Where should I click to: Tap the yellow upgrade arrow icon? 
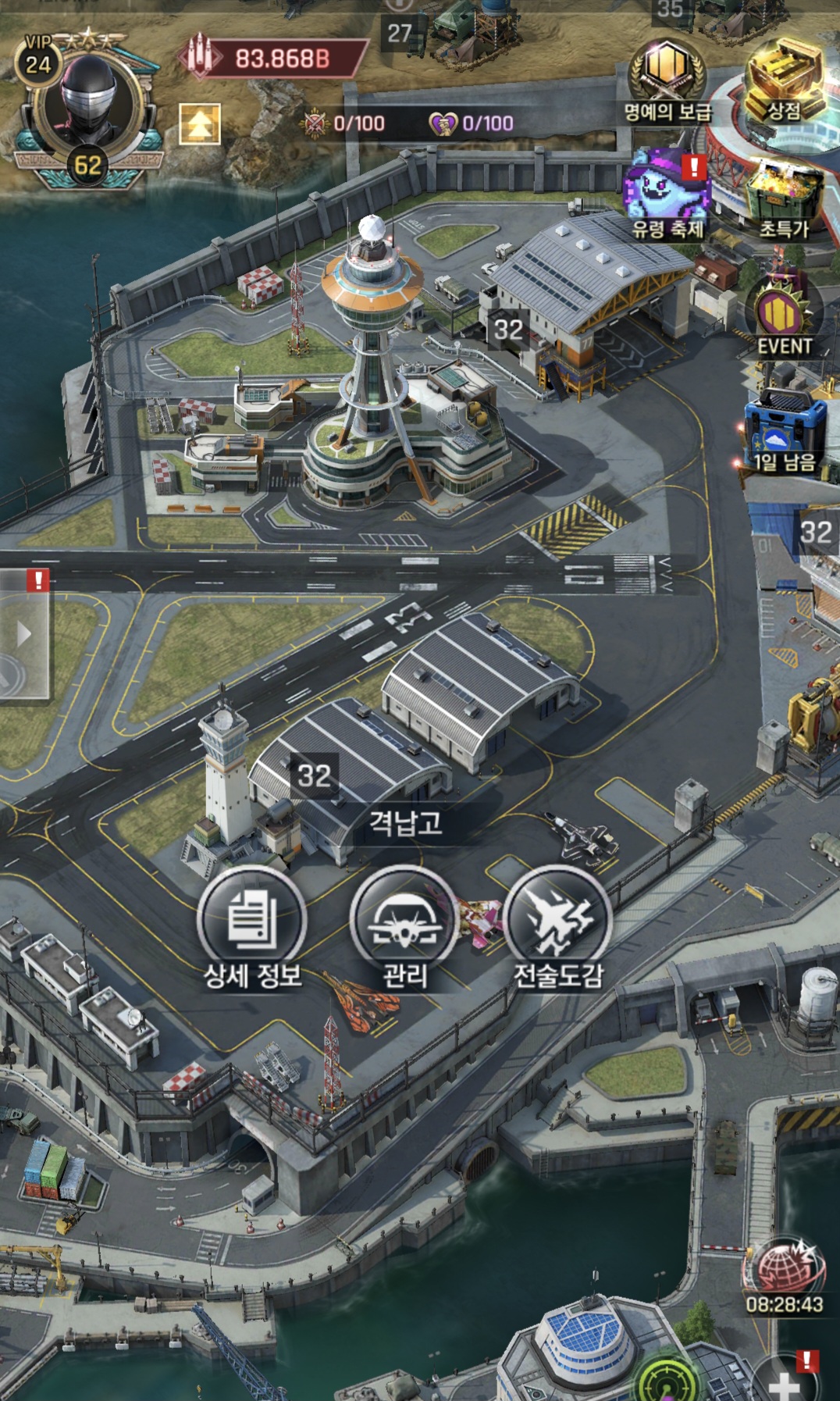tap(200, 123)
